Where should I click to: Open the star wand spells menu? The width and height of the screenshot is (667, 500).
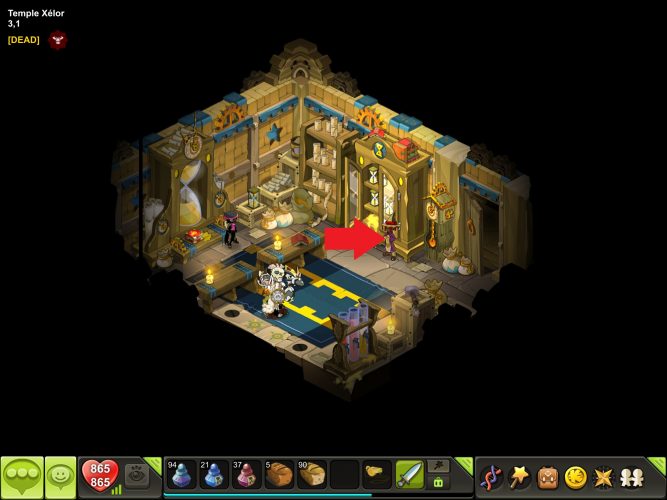click(x=519, y=476)
